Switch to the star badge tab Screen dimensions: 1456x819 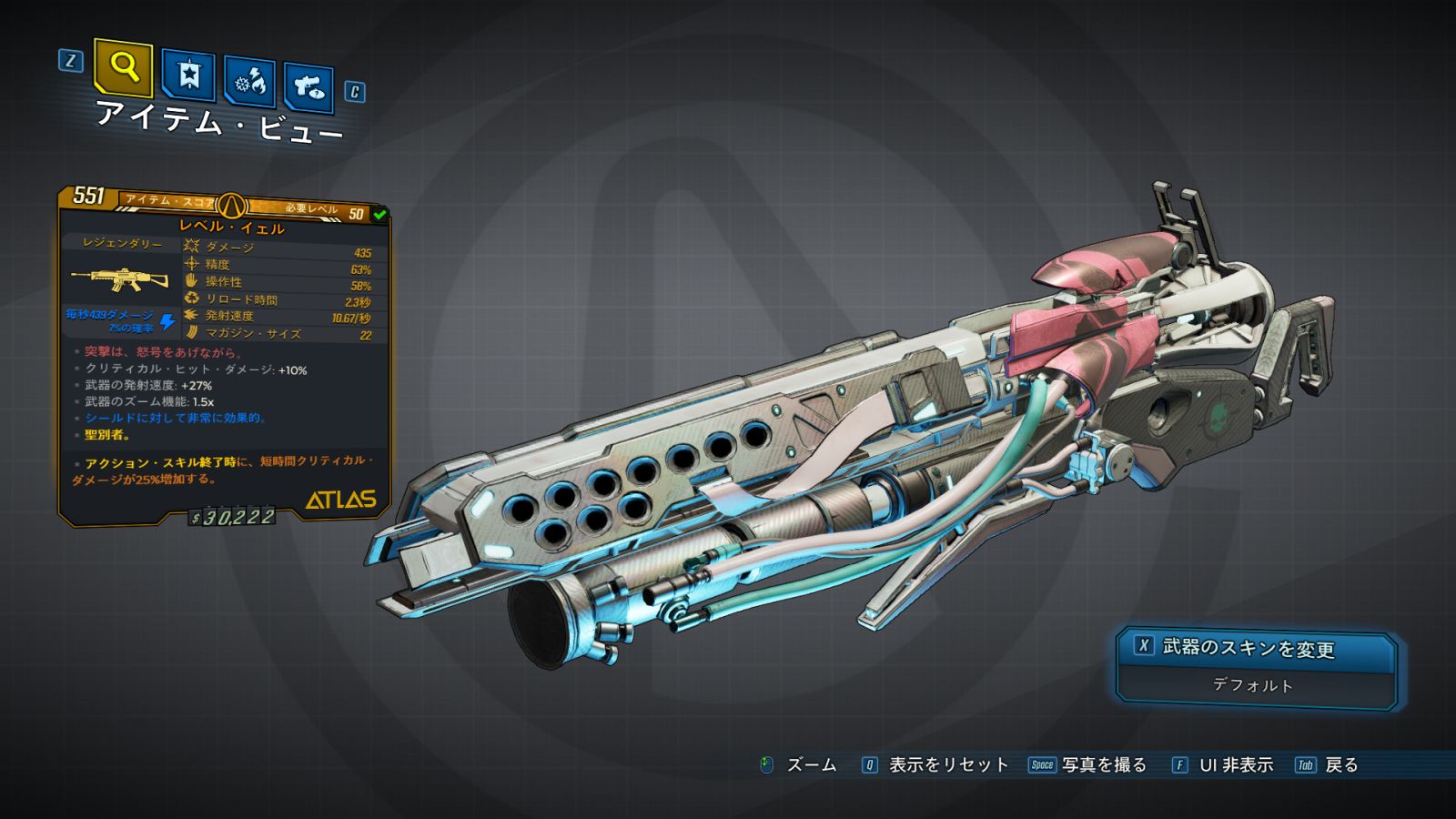[188, 75]
